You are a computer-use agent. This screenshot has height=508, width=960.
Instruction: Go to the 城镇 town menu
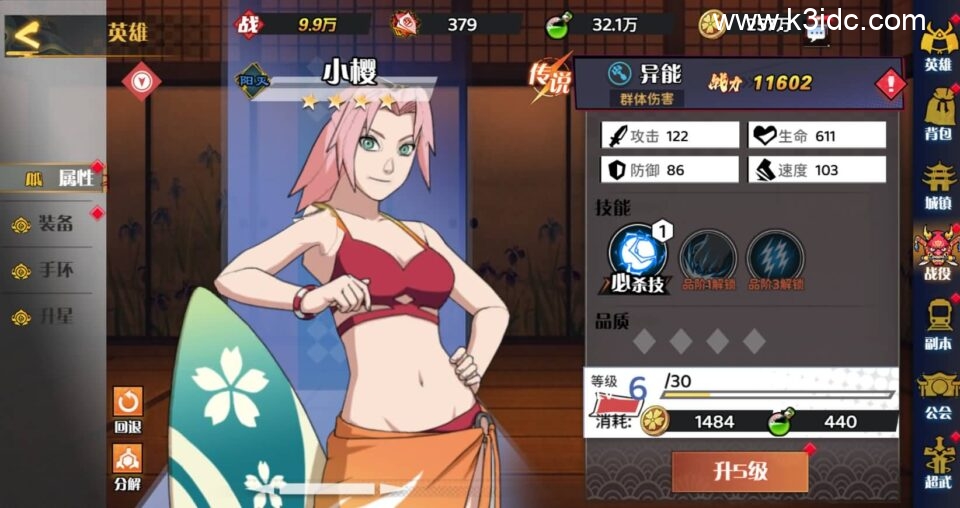pyautogui.click(x=937, y=184)
